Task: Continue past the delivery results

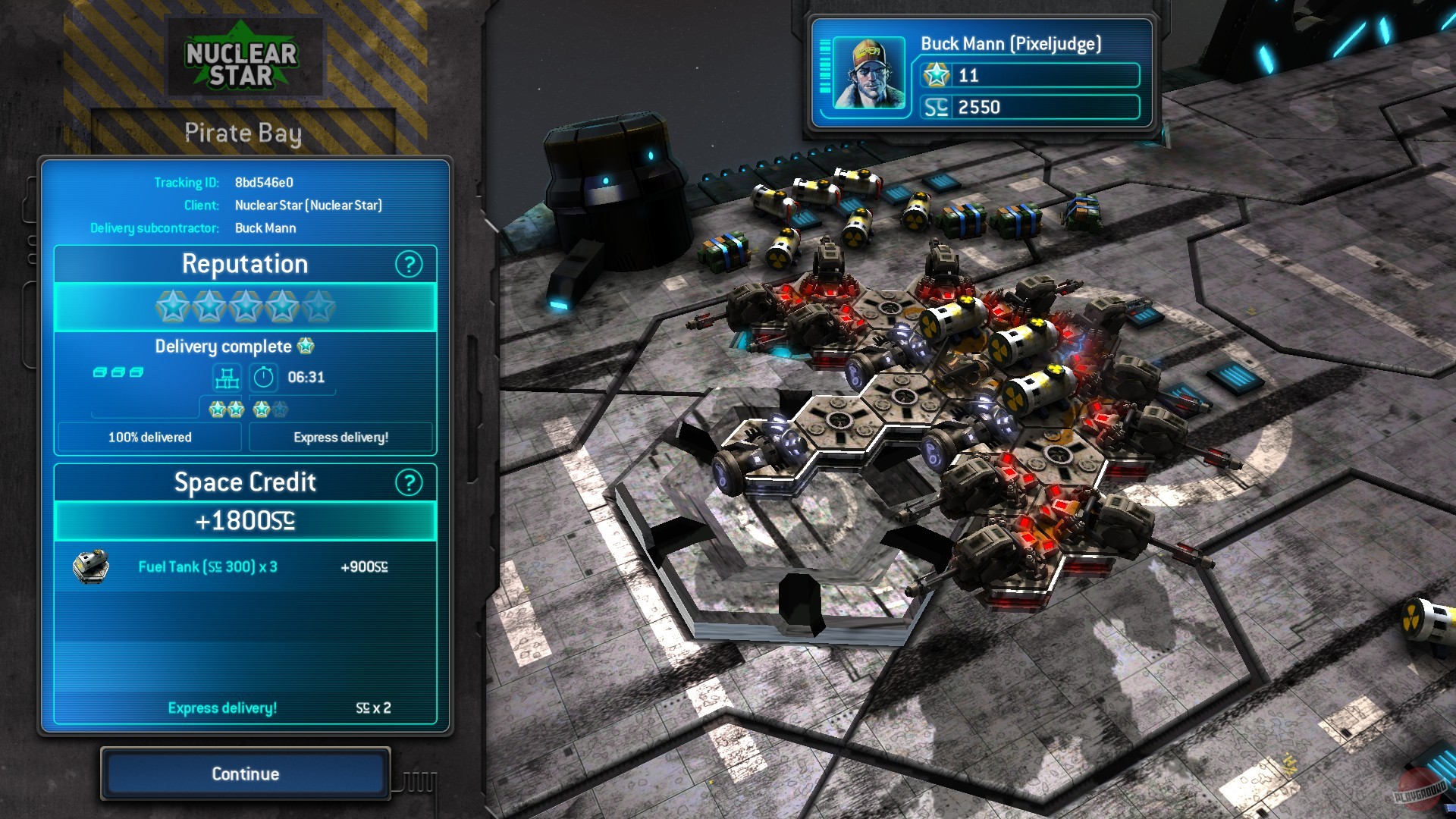Action: (245, 773)
